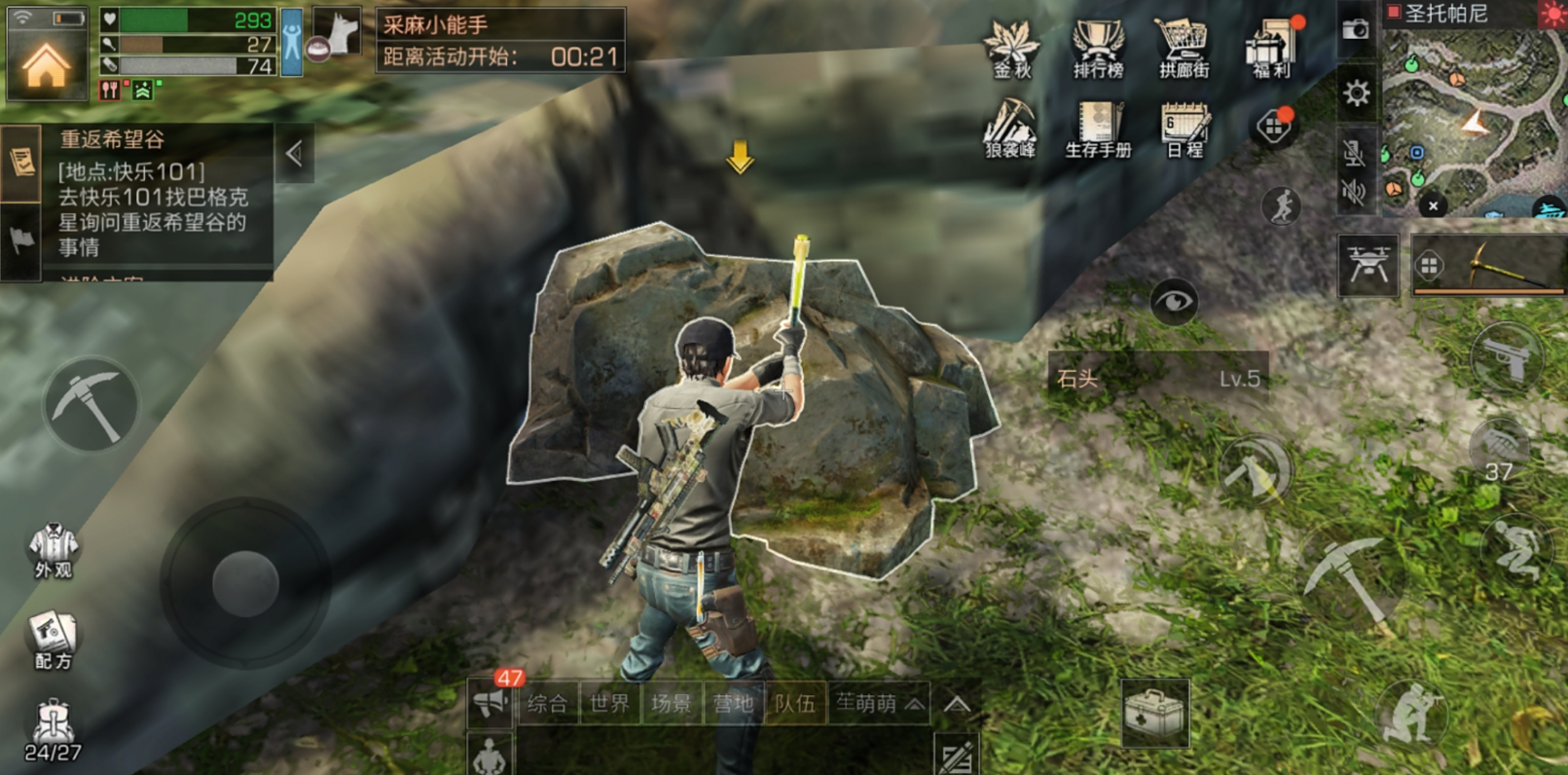1568x775 pixels.
Task: Switch to the 世界 chat tab
Action: coord(609,703)
